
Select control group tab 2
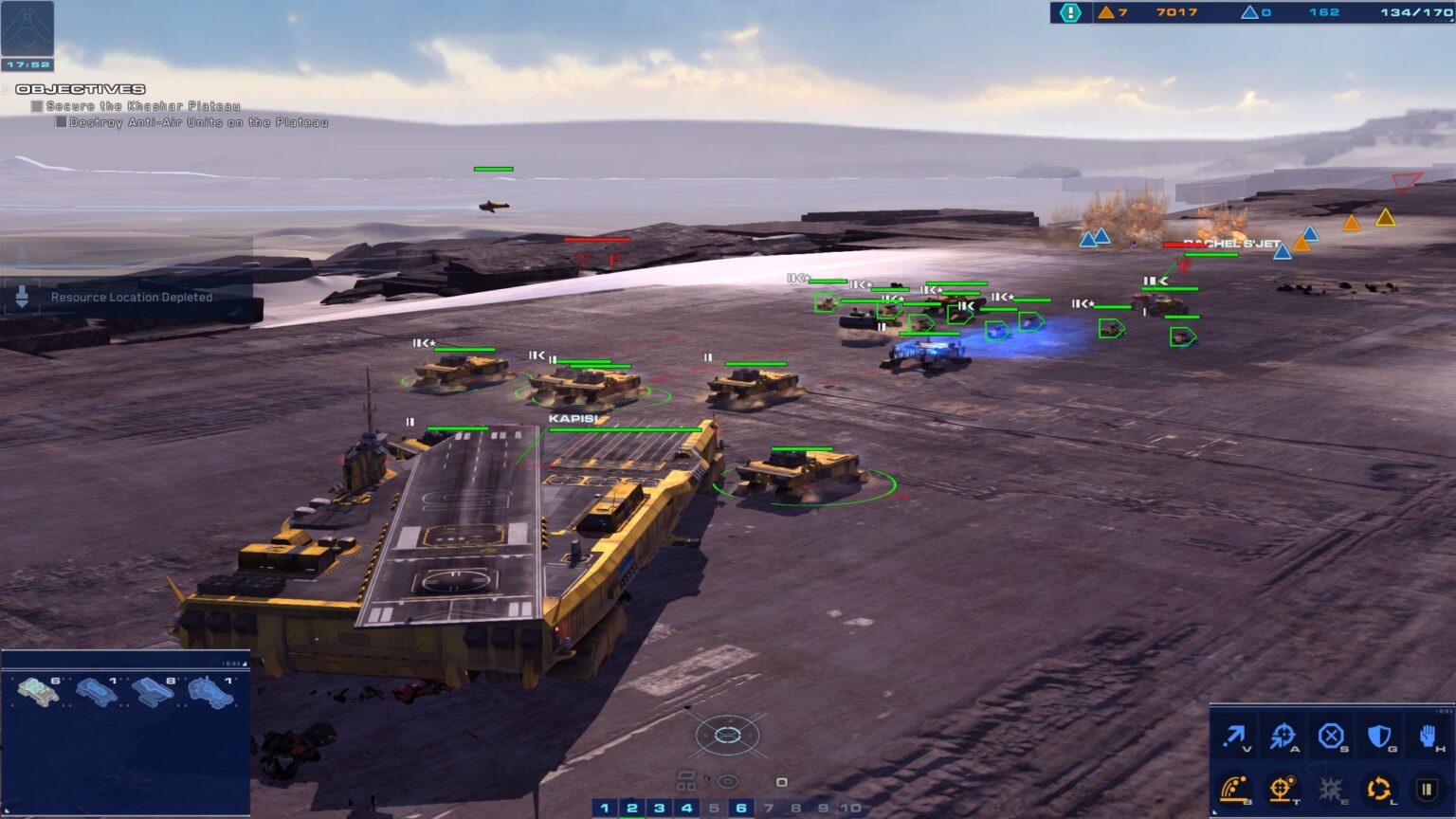tap(631, 807)
